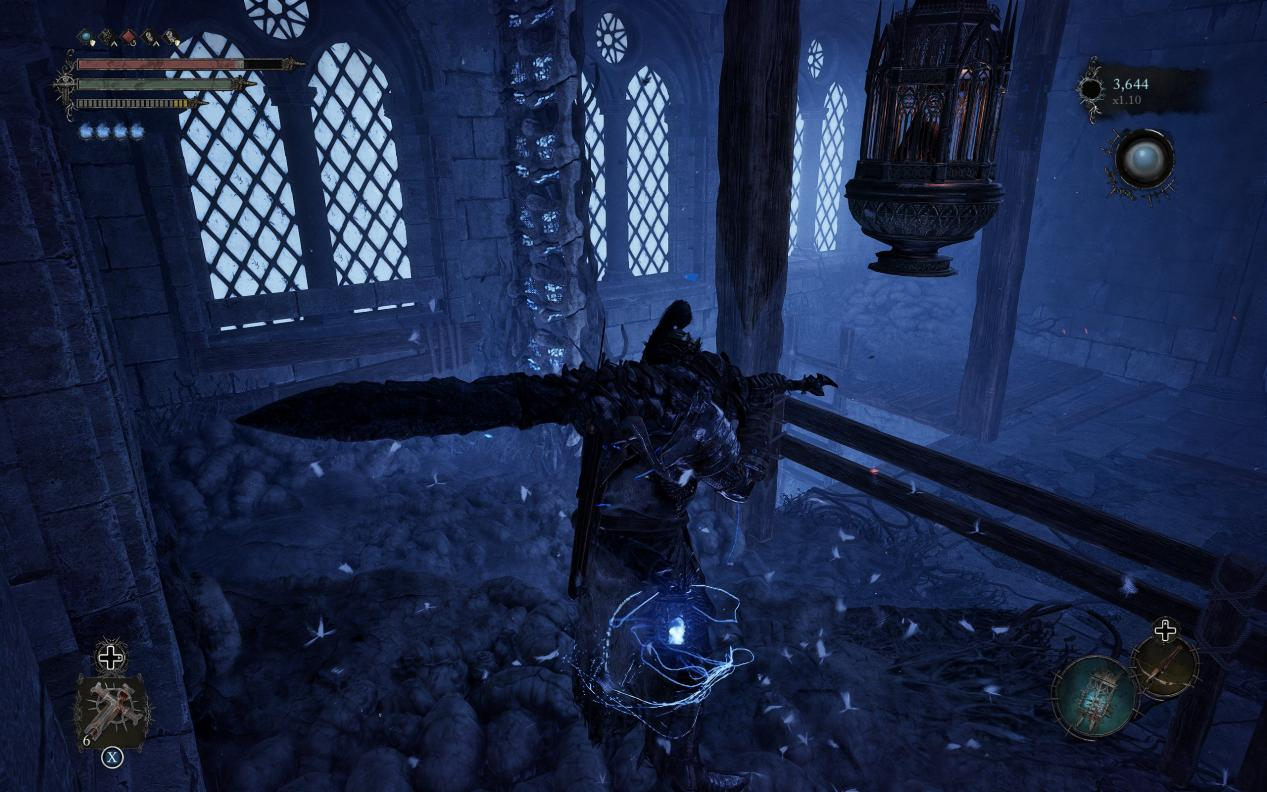The width and height of the screenshot is (1267, 792).
Task: Select the Sanguinarix healing cross item slot
Action: [x=111, y=710]
